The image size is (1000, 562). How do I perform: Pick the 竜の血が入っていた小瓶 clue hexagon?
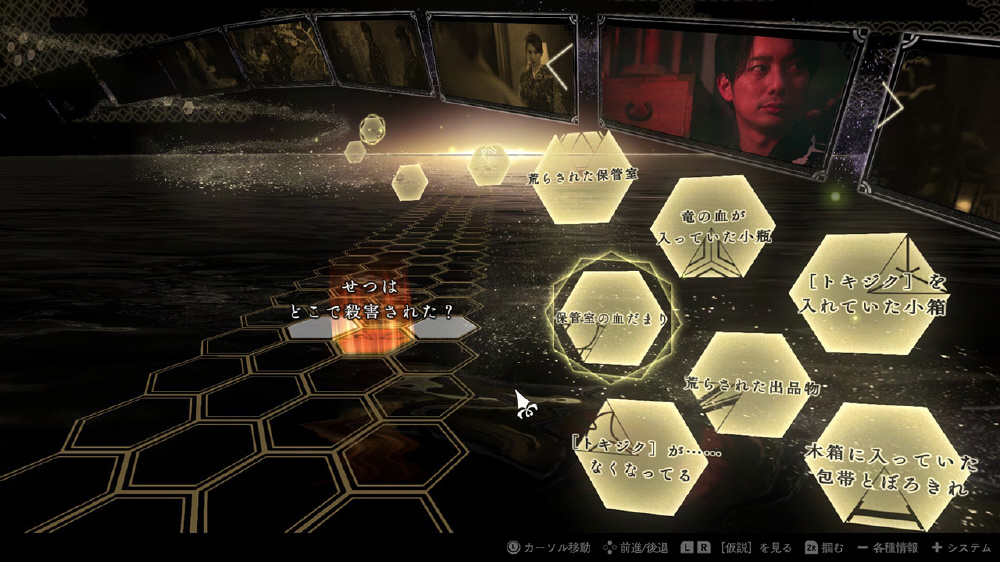click(714, 228)
